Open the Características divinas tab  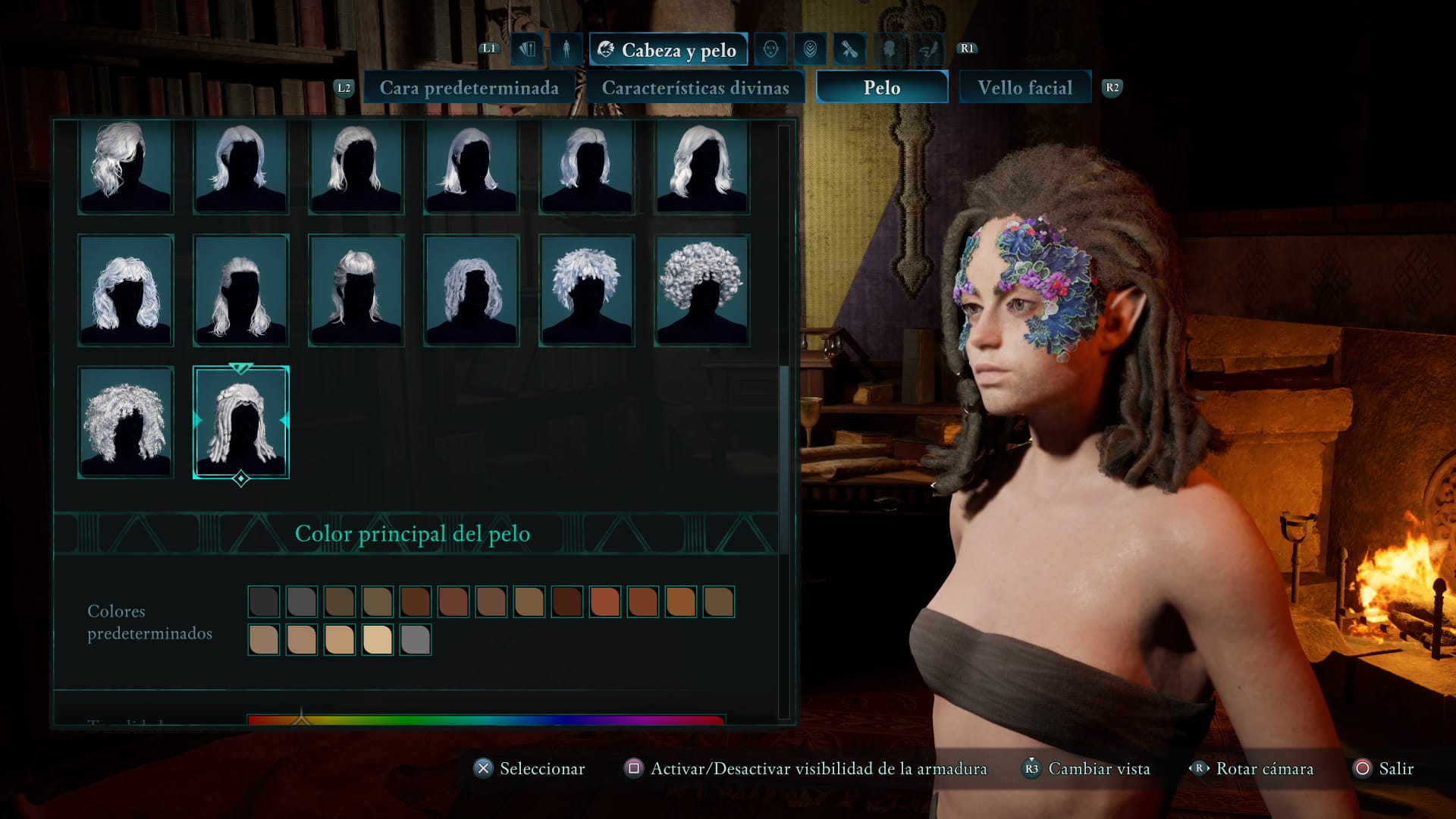click(x=698, y=87)
